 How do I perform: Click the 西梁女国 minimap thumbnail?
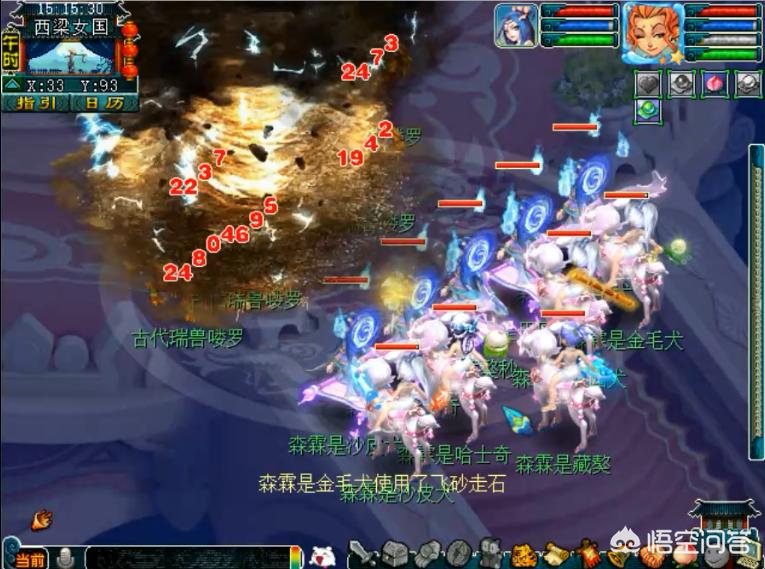pyautogui.click(x=70, y=53)
